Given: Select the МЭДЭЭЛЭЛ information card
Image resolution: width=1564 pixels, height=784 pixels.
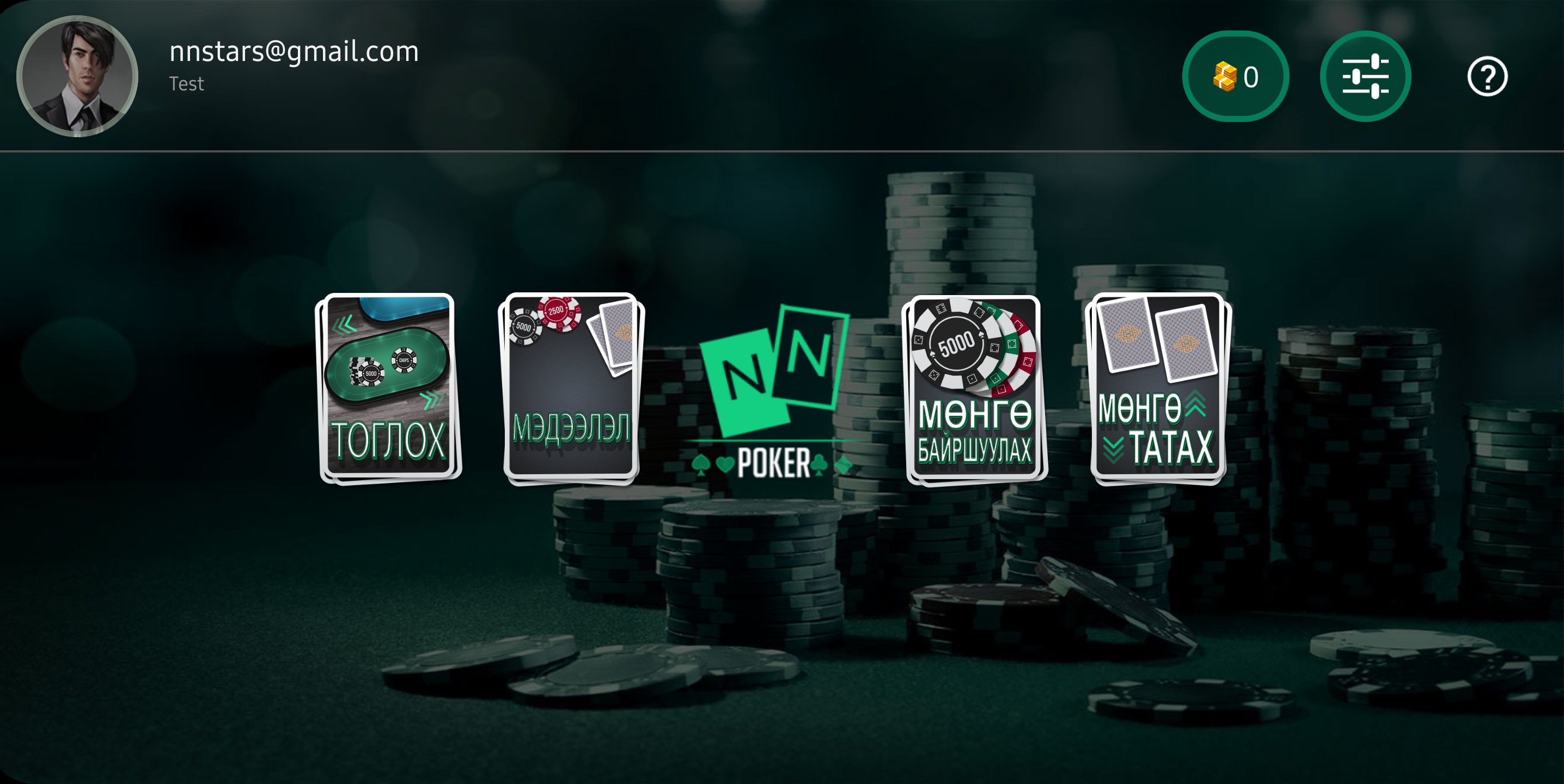Looking at the screenshot, I should 571,388.
